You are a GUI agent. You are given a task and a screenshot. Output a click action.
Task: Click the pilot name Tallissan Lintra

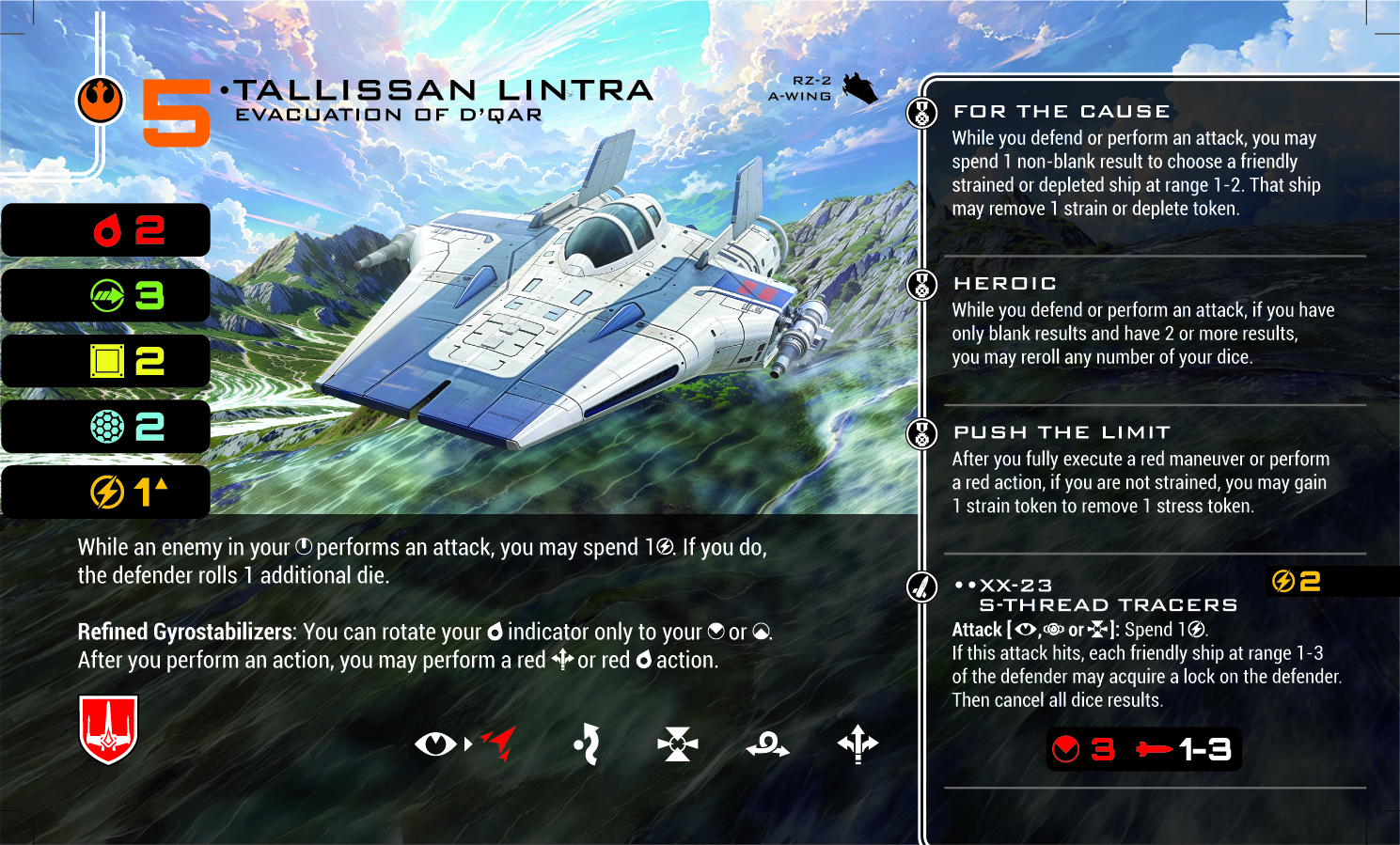(x=443, y=90)
